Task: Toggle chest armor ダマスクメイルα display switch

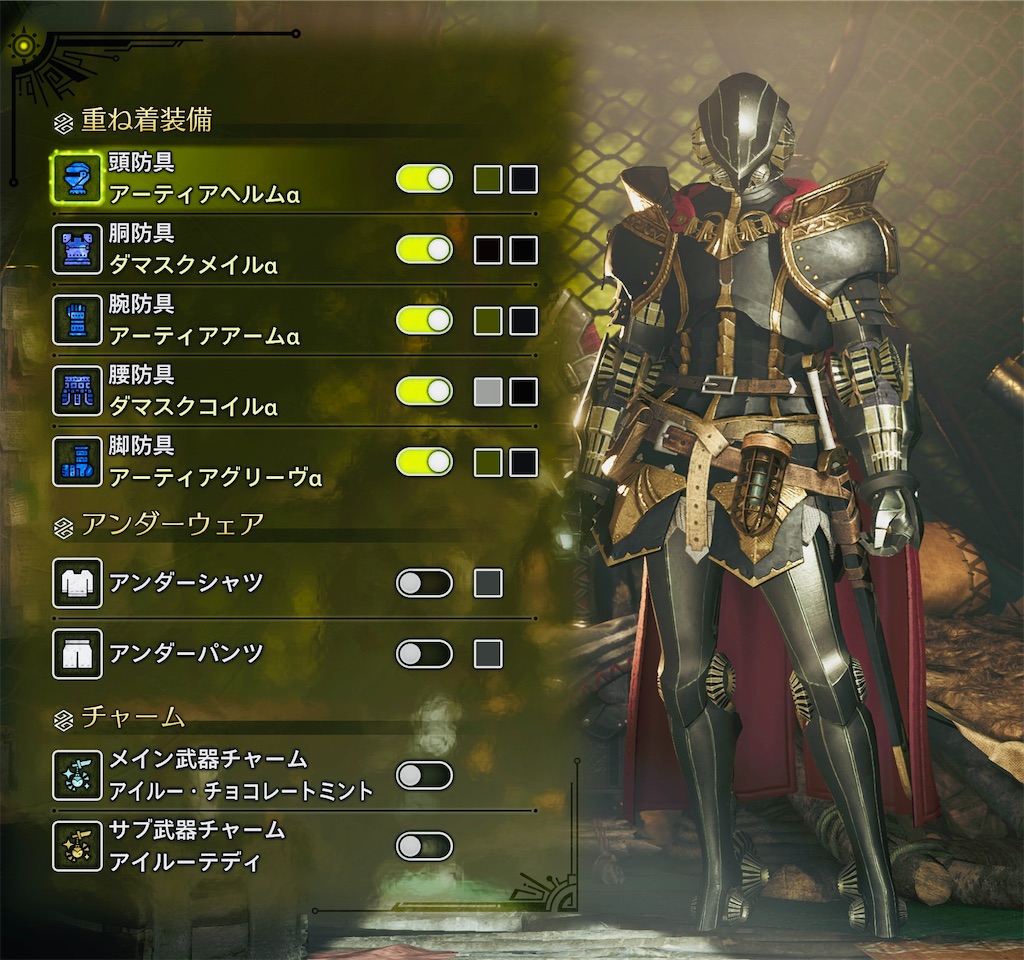Action: (424, 250)
